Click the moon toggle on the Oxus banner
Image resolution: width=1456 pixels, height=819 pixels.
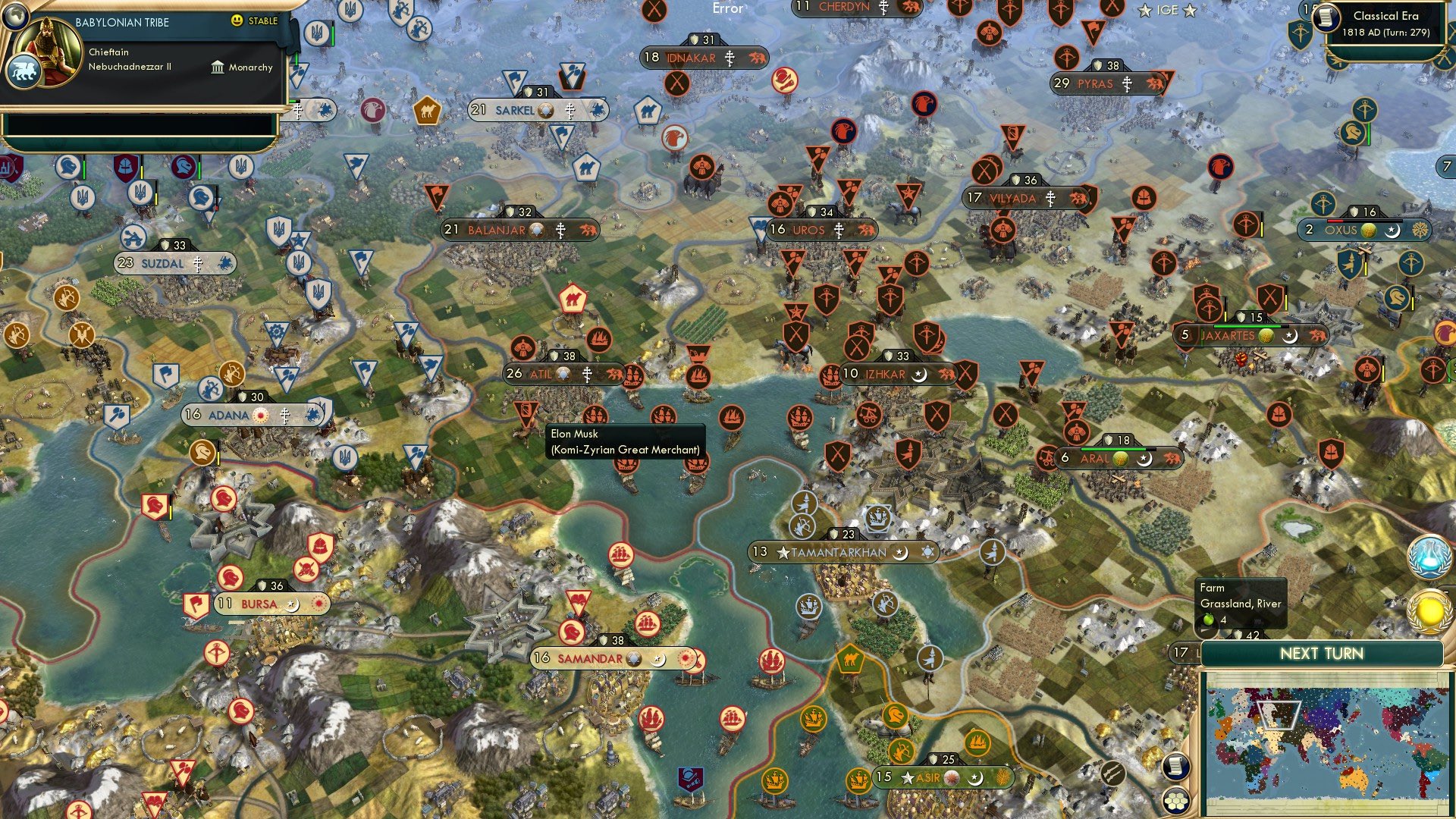point(1392,232)
